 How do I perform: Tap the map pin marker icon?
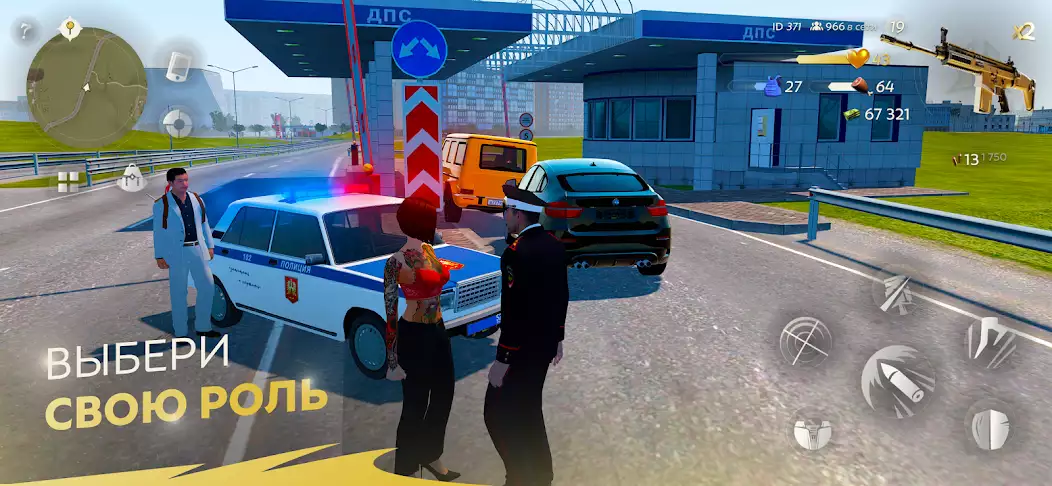tap(70, 27)
